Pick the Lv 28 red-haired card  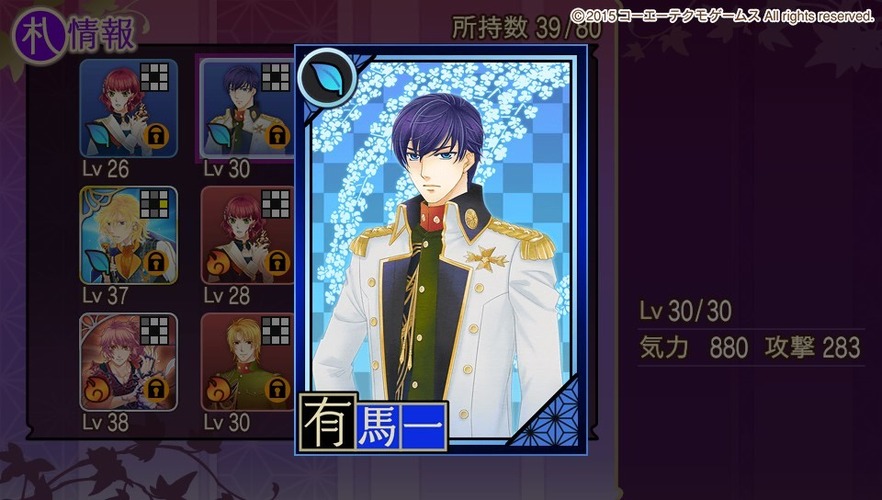pos(247,234)
